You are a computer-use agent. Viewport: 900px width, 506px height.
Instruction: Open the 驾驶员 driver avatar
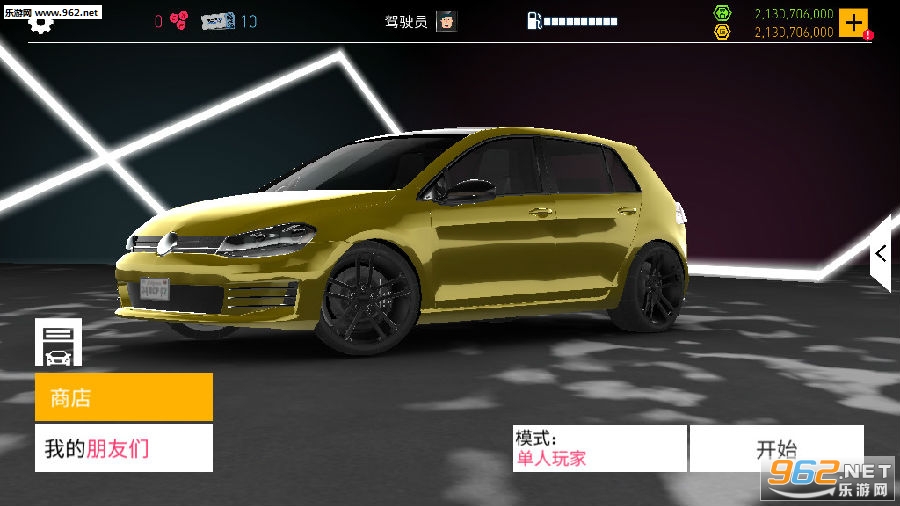[x=446, y=21]
